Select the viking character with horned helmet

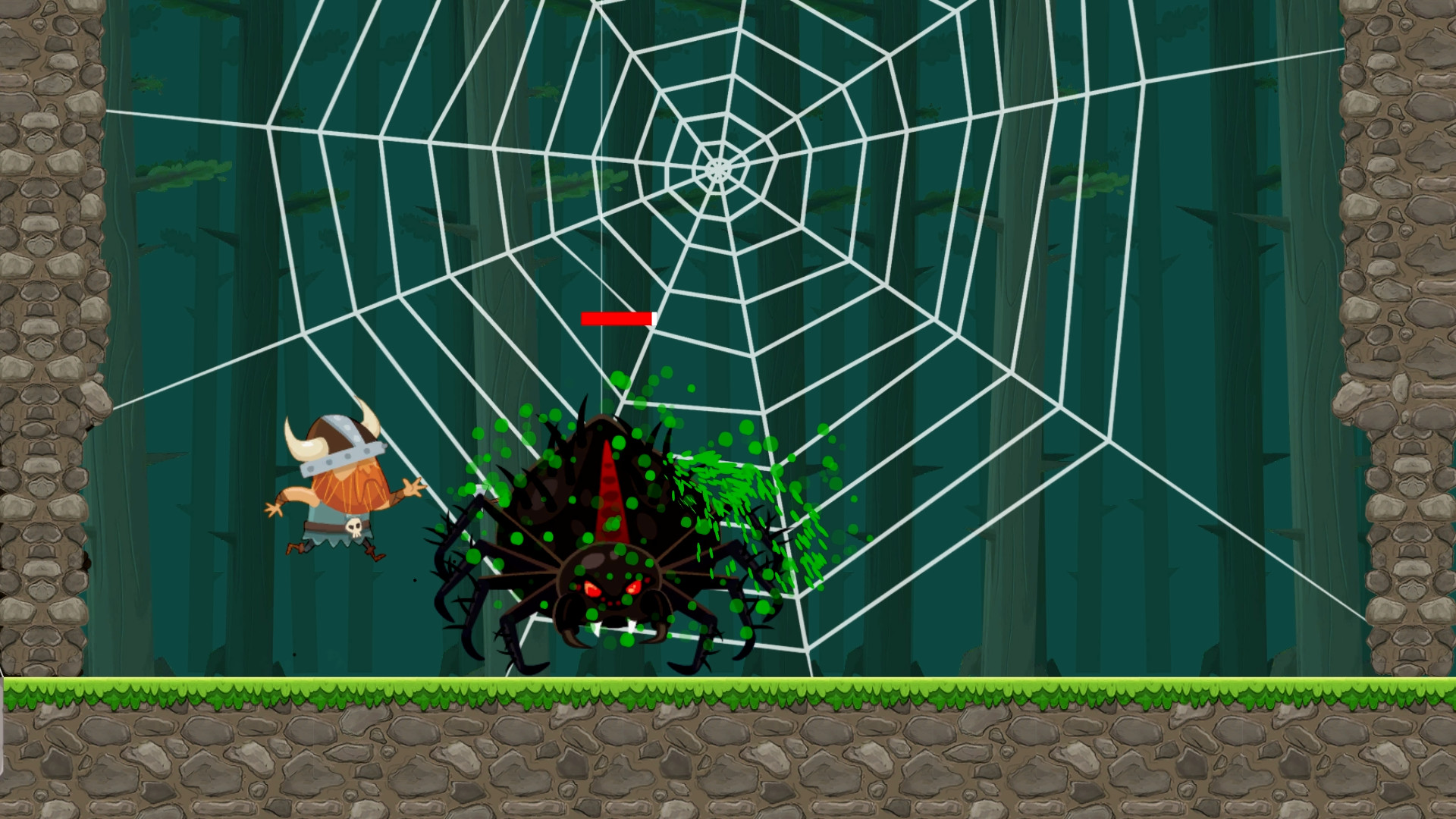(x=341, y=485)
